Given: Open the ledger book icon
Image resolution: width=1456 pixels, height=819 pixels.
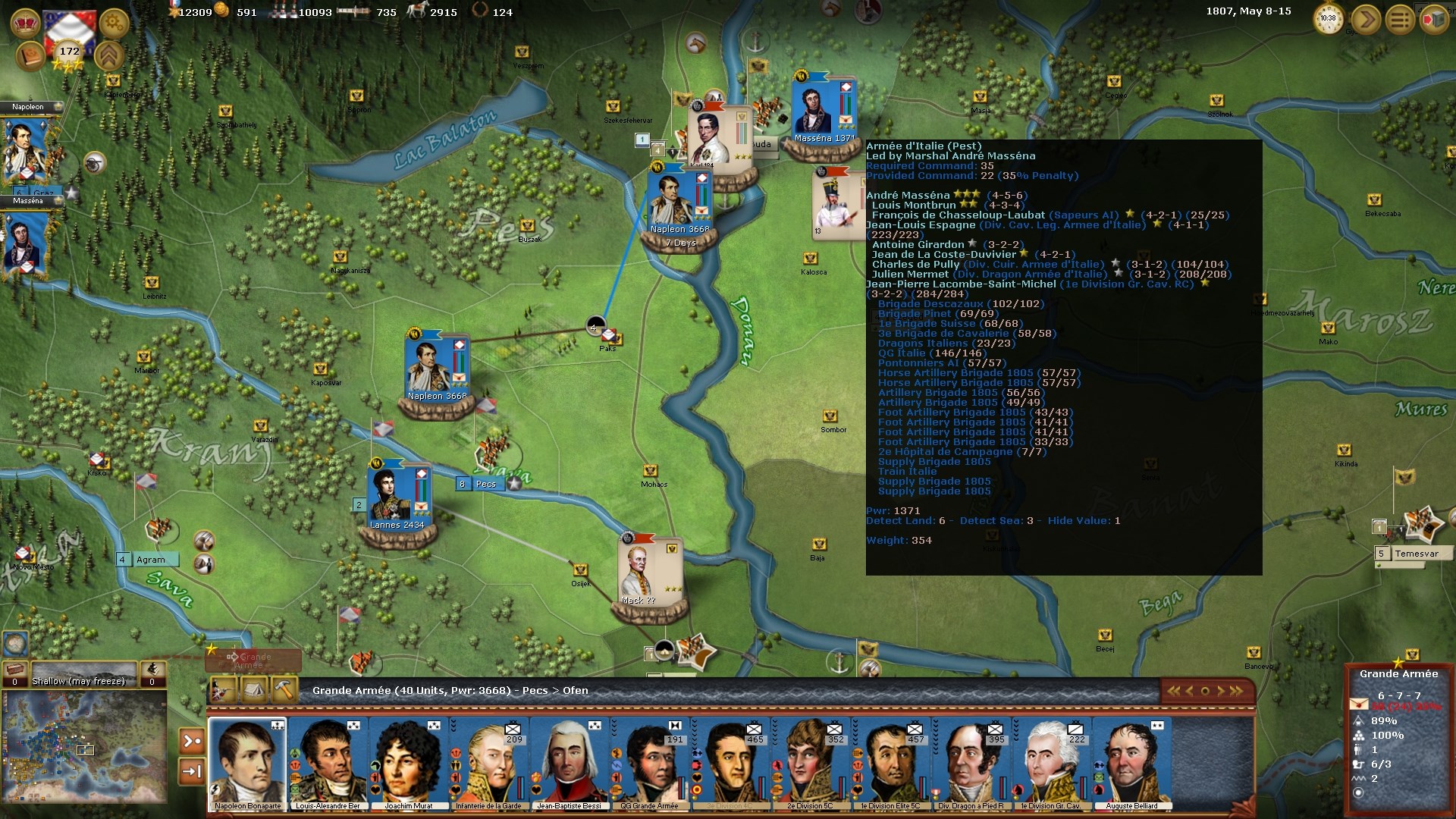Looking at the screenshot, I should pos(30,56).
